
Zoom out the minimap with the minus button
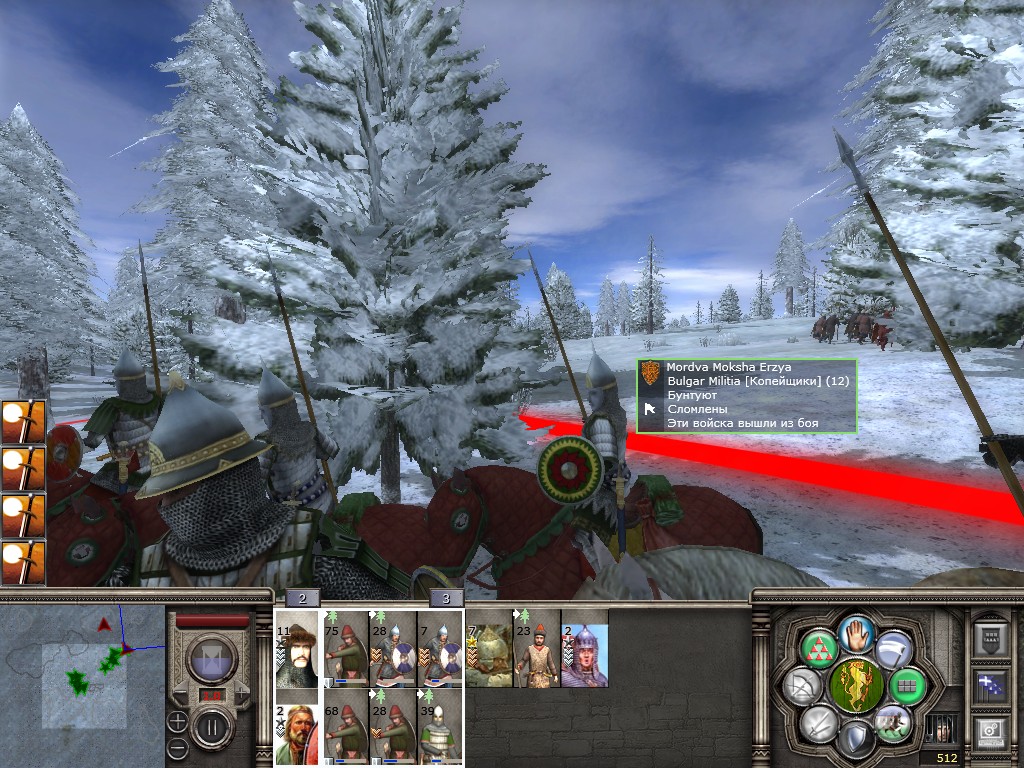point(177,747)
